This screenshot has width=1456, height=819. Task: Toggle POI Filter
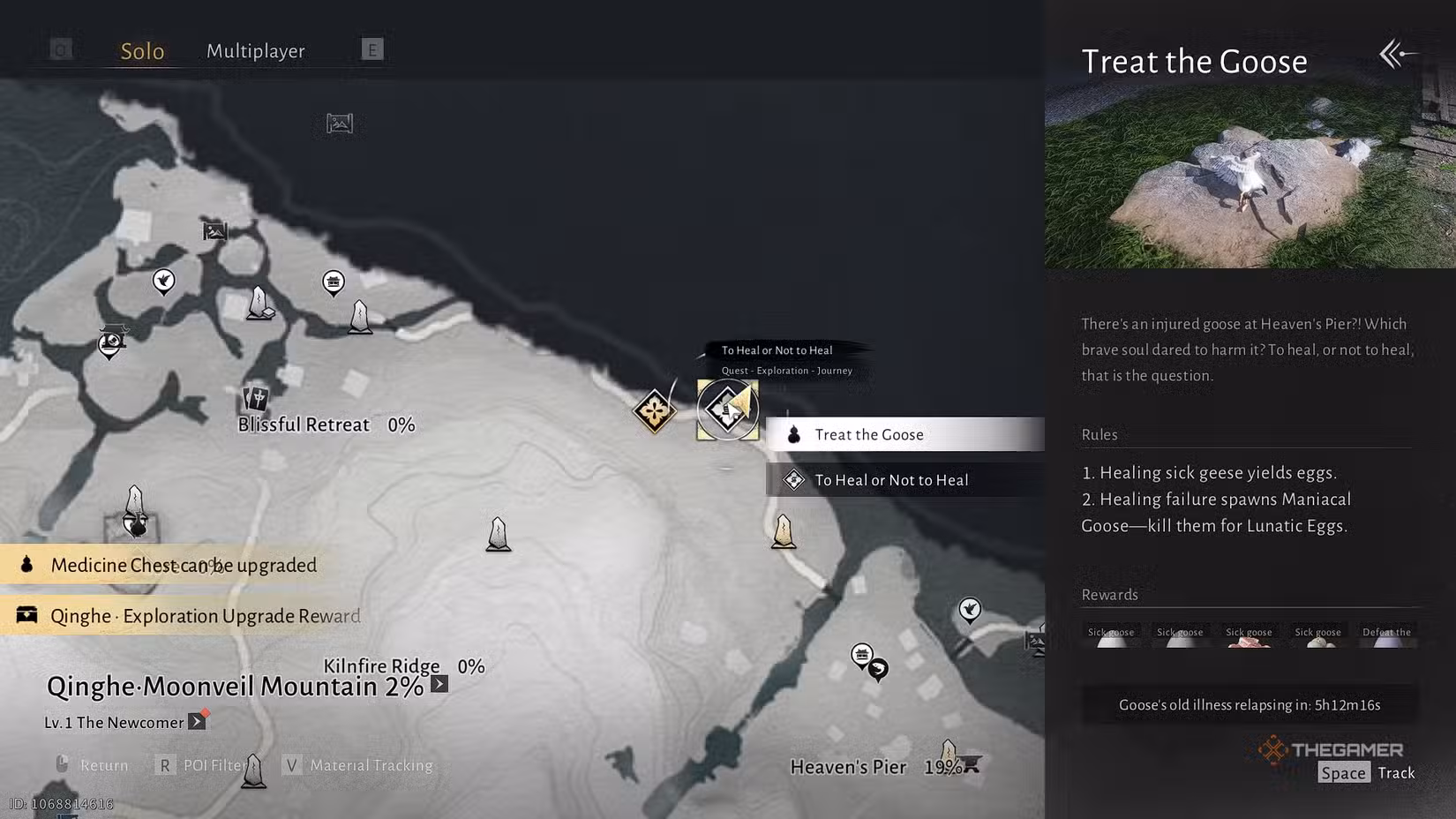[x=201, y=765]
